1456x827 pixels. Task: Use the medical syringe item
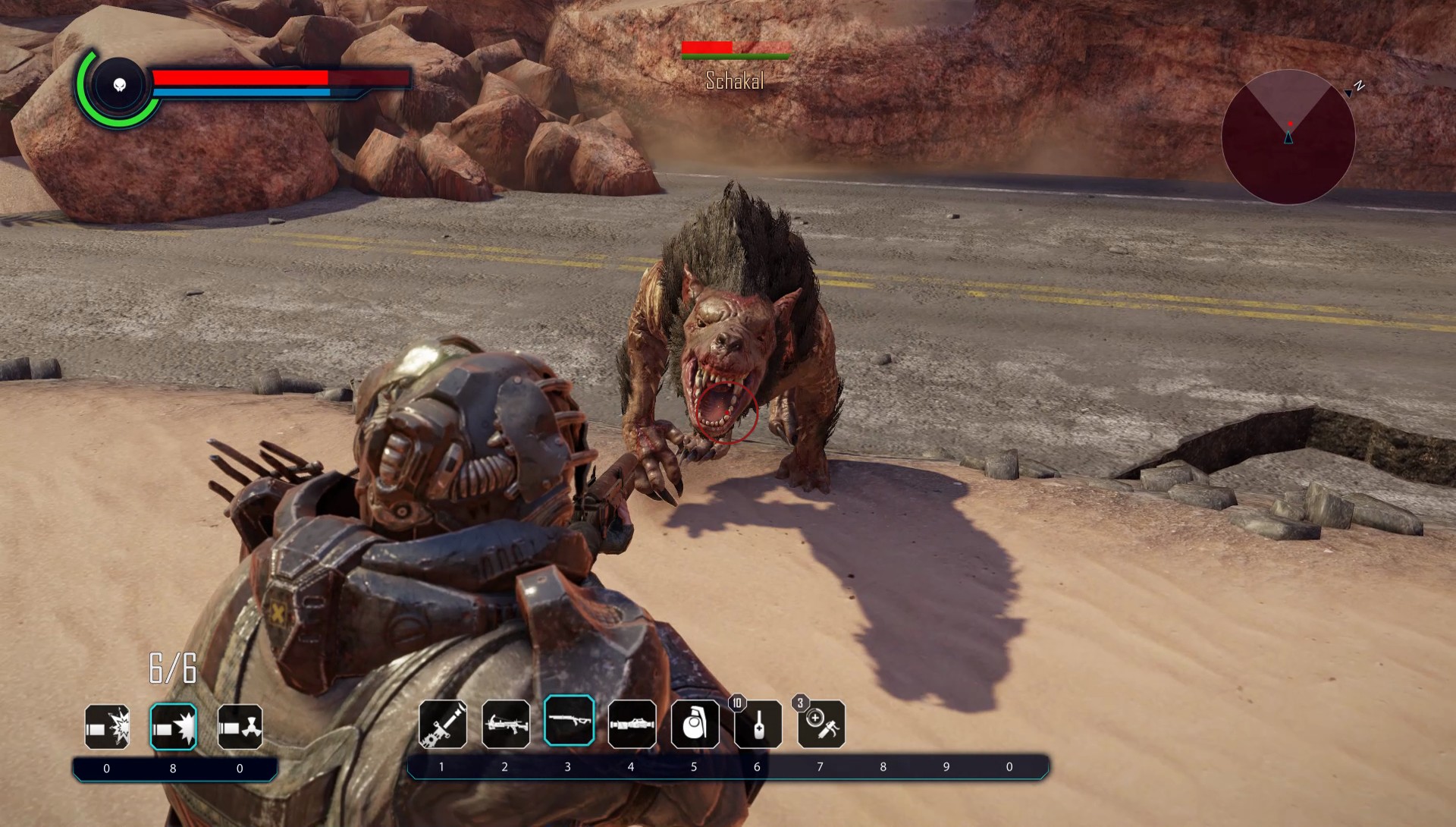[821, 724]
